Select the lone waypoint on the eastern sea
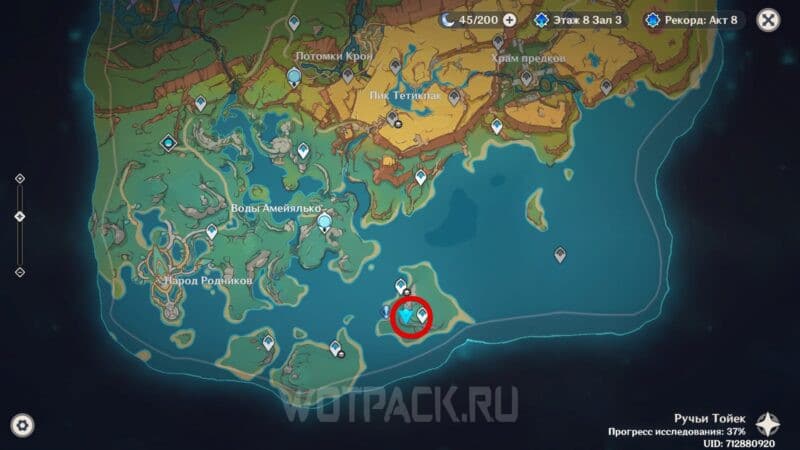800x450 pixels. (x=560, y=254)
